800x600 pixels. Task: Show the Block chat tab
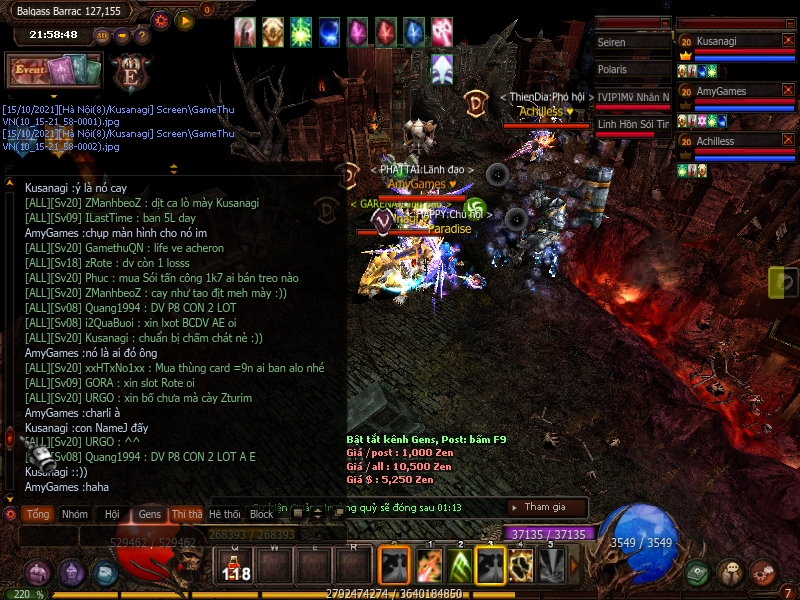click(x=262, y=514)
